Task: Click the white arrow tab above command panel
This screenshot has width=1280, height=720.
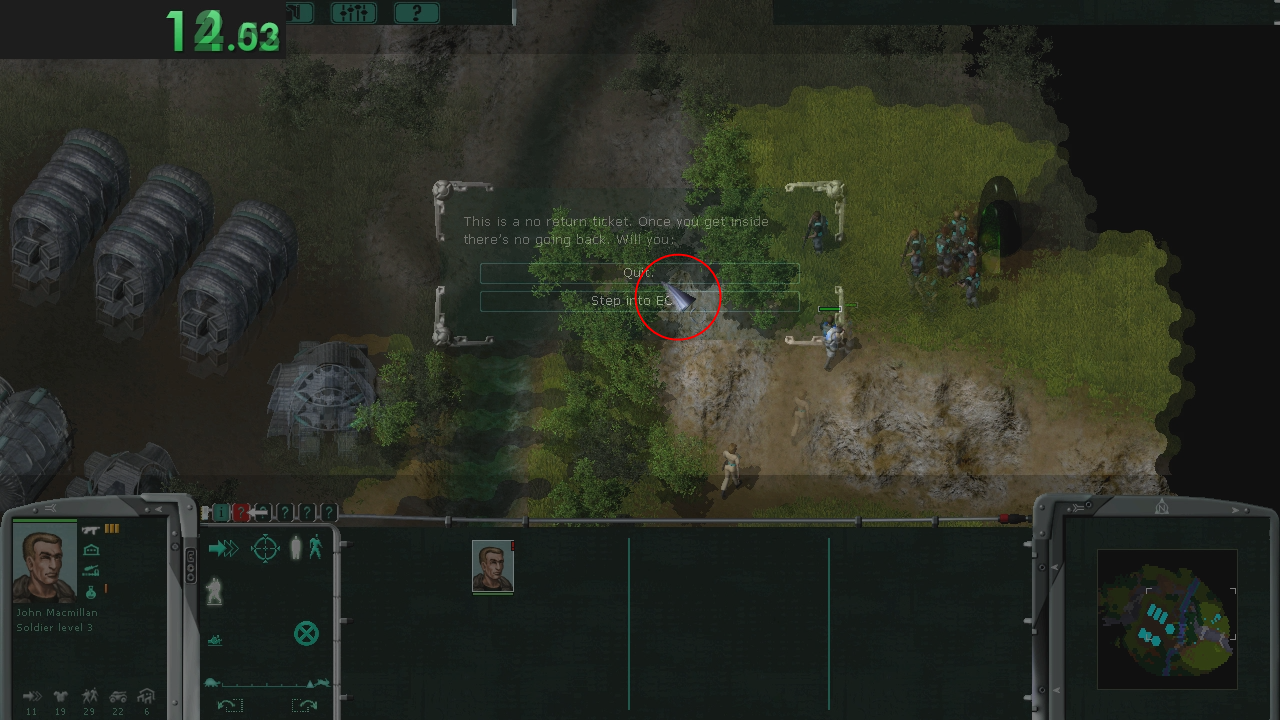Action: click(261, 513)
